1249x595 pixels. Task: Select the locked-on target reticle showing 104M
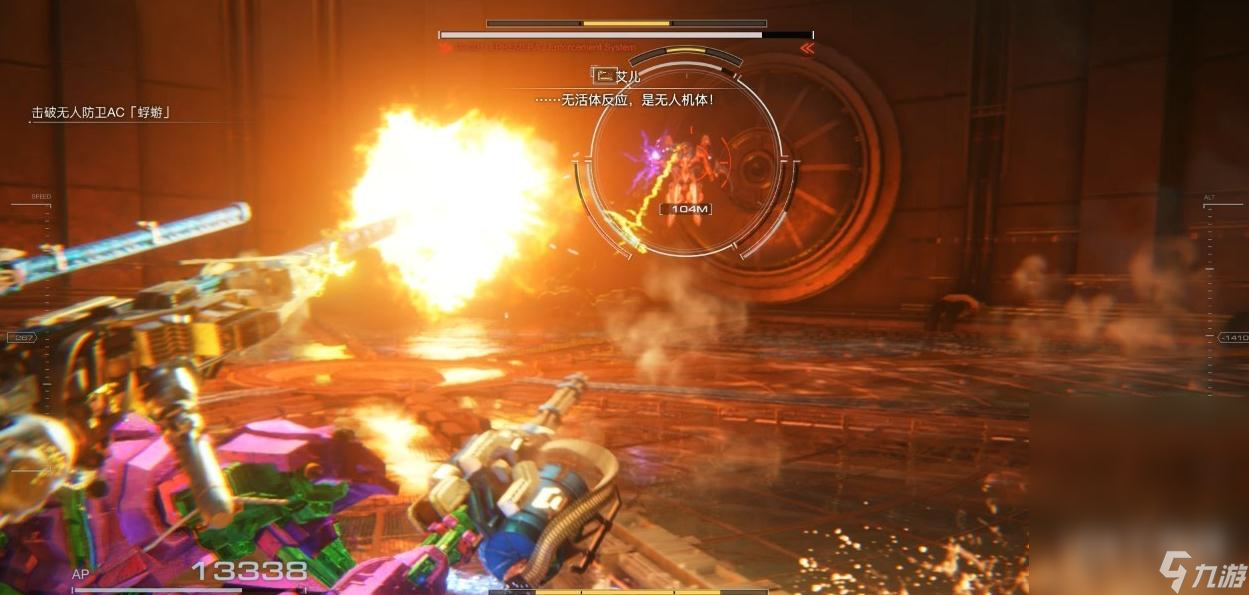tap(685, 160)
